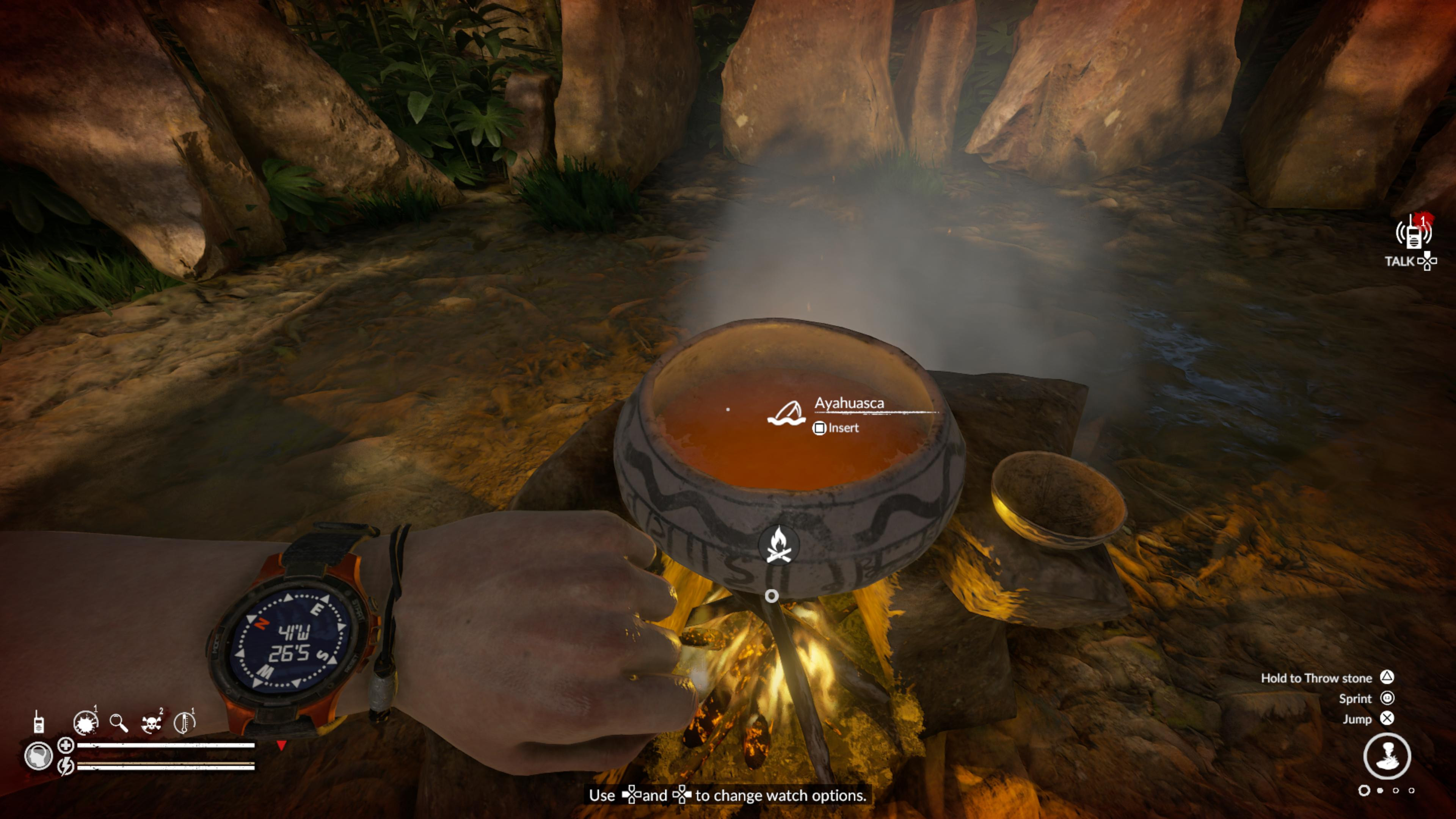Select the lightning bolt energy icon
Screen dimensions: 1456x819
[x=66, y=766]
